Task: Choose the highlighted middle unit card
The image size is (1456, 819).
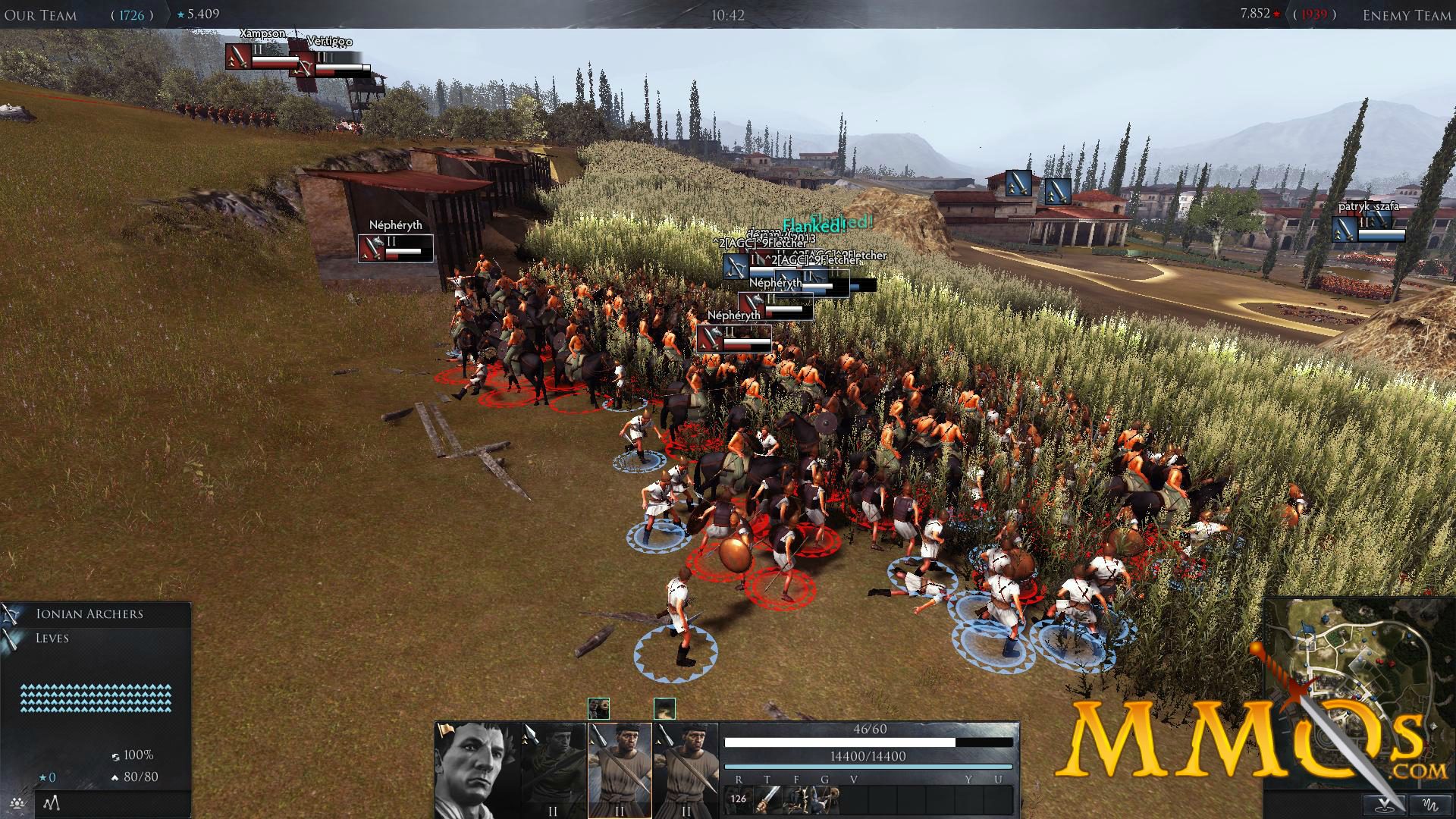Action: tap(620, 769)
